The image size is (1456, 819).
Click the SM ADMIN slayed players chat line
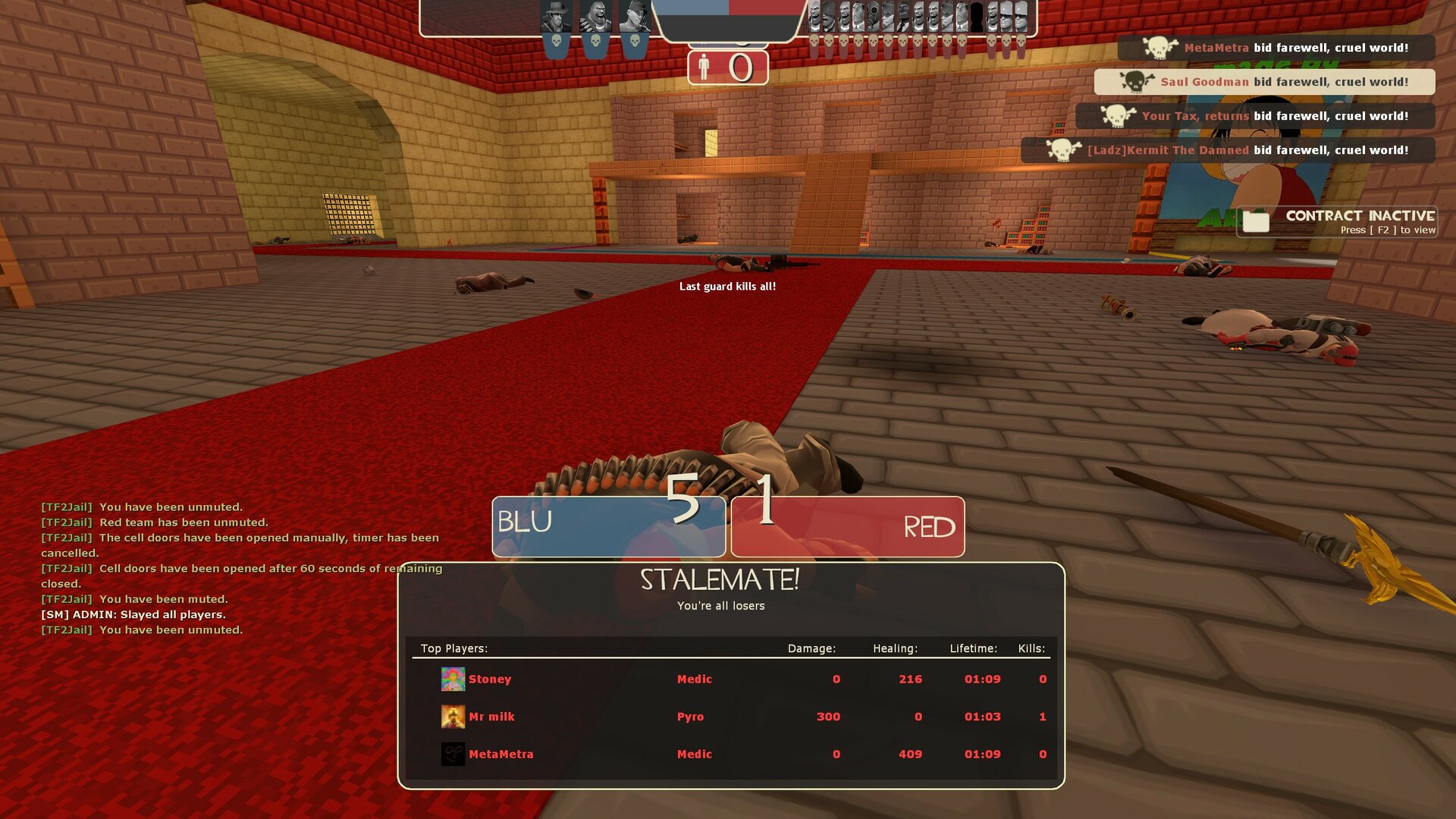[x=133, y=614]
